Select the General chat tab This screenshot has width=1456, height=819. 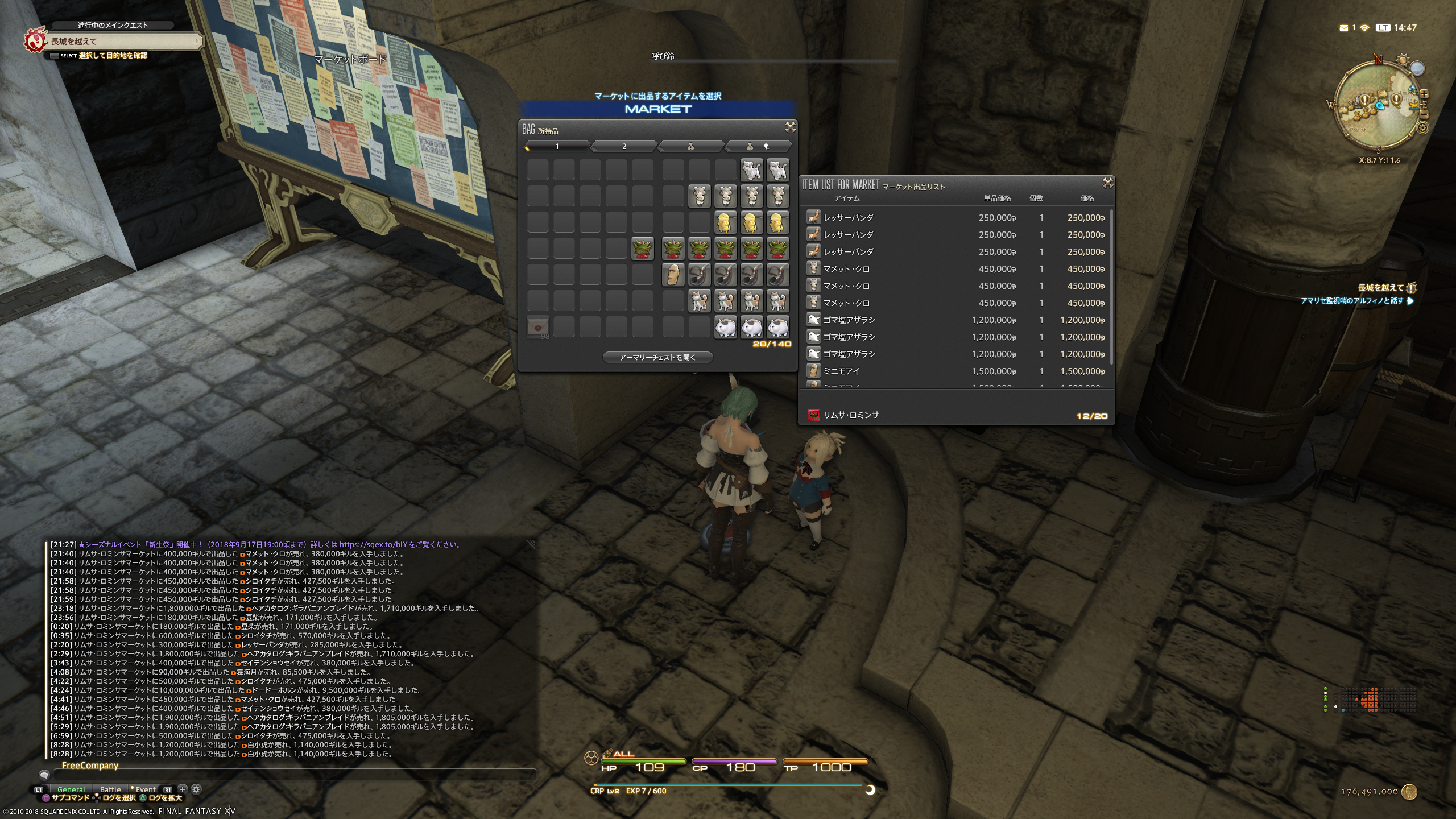71,789
